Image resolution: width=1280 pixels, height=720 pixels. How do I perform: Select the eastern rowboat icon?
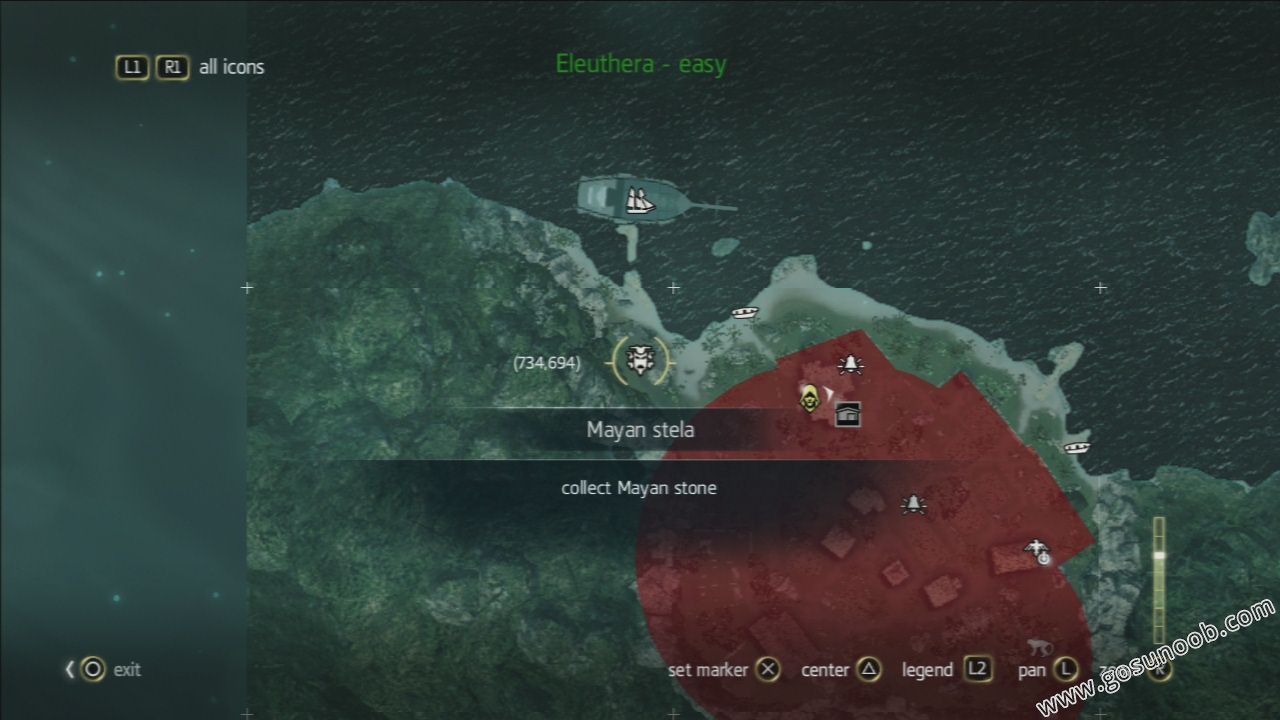[x=1077, y=447]
